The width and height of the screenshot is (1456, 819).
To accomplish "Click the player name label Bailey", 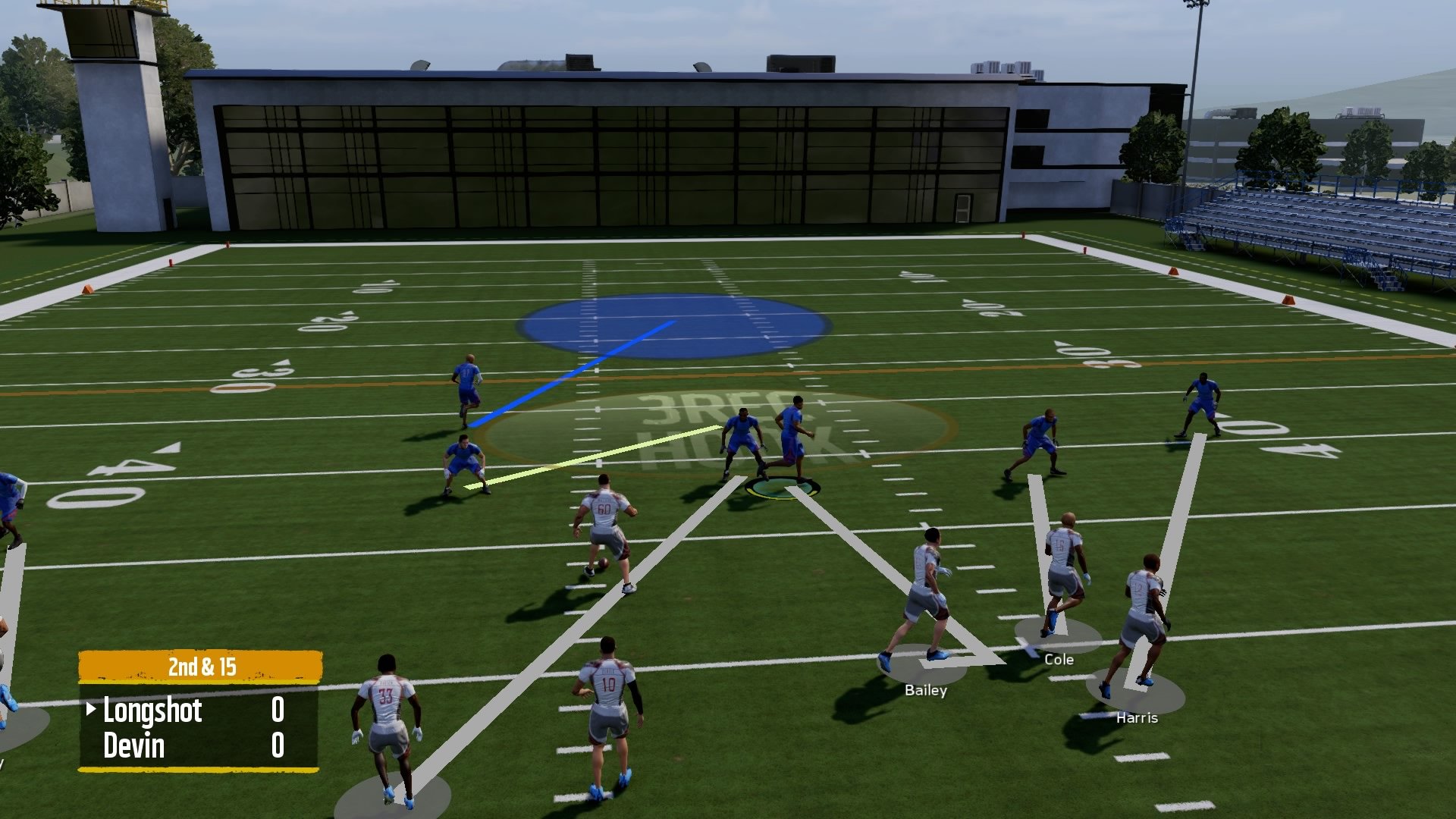I will coord(926,690).
